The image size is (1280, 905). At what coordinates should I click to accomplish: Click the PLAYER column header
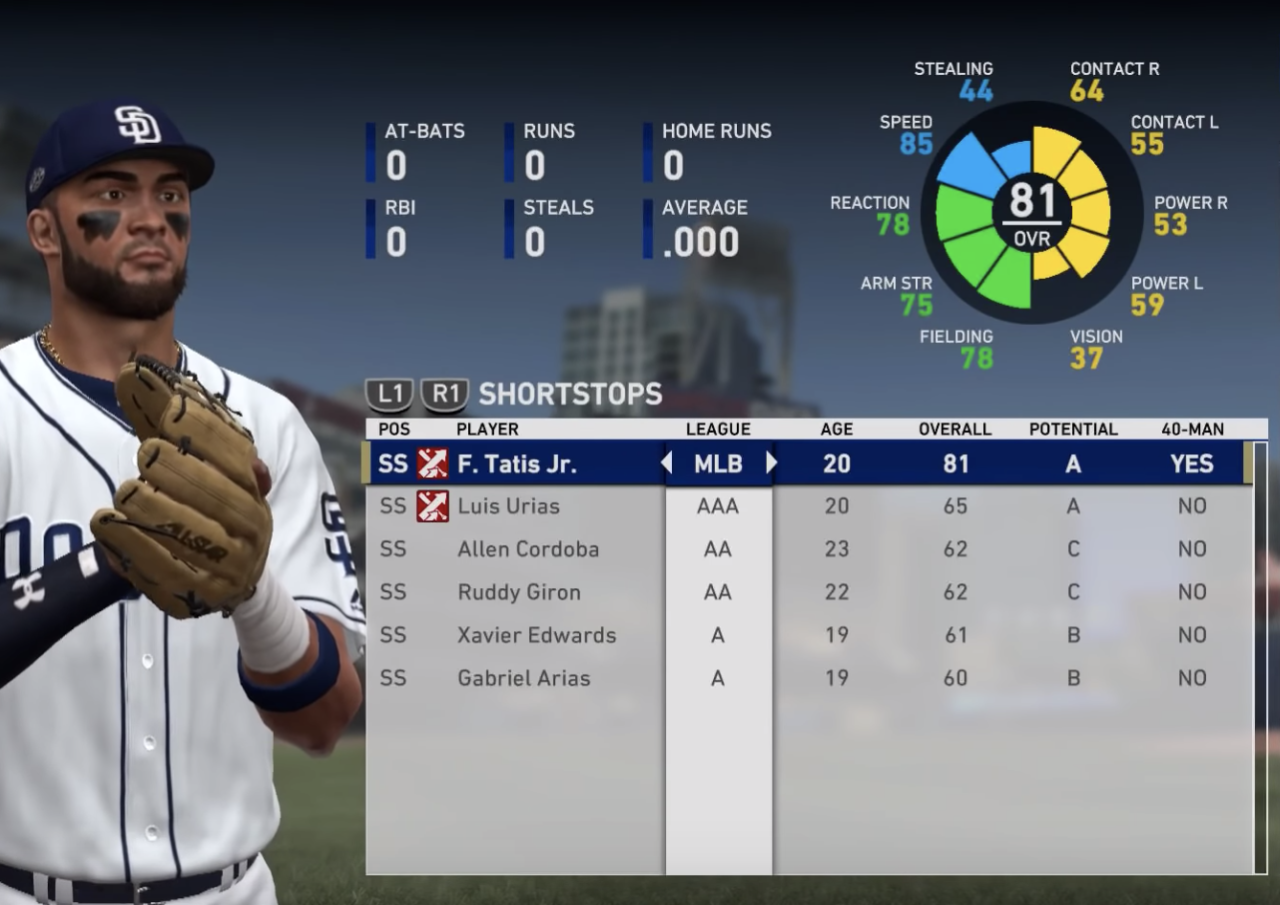pos(487,429)
